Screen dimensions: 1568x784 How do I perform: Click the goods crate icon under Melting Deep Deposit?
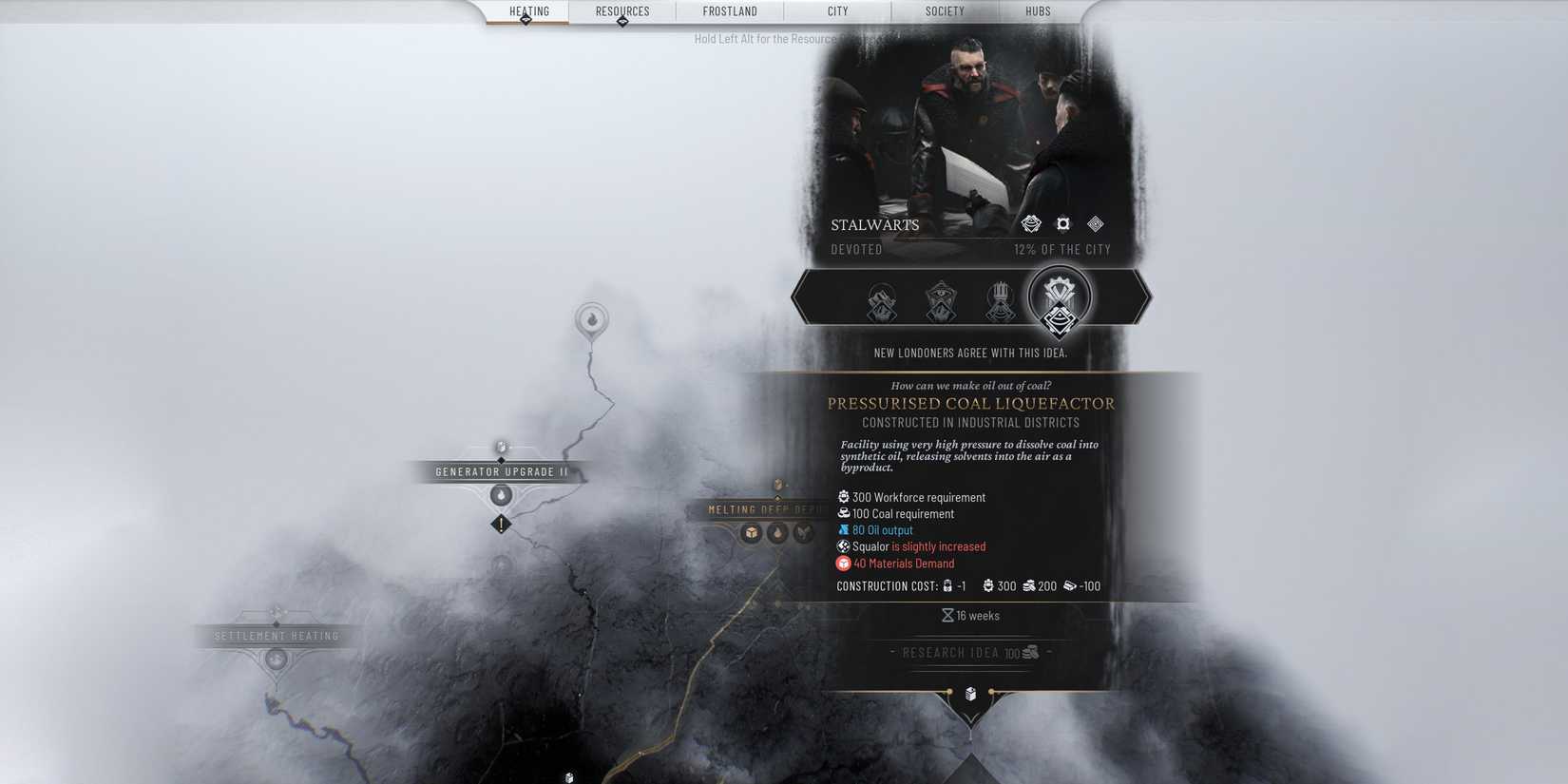point(752,534)
